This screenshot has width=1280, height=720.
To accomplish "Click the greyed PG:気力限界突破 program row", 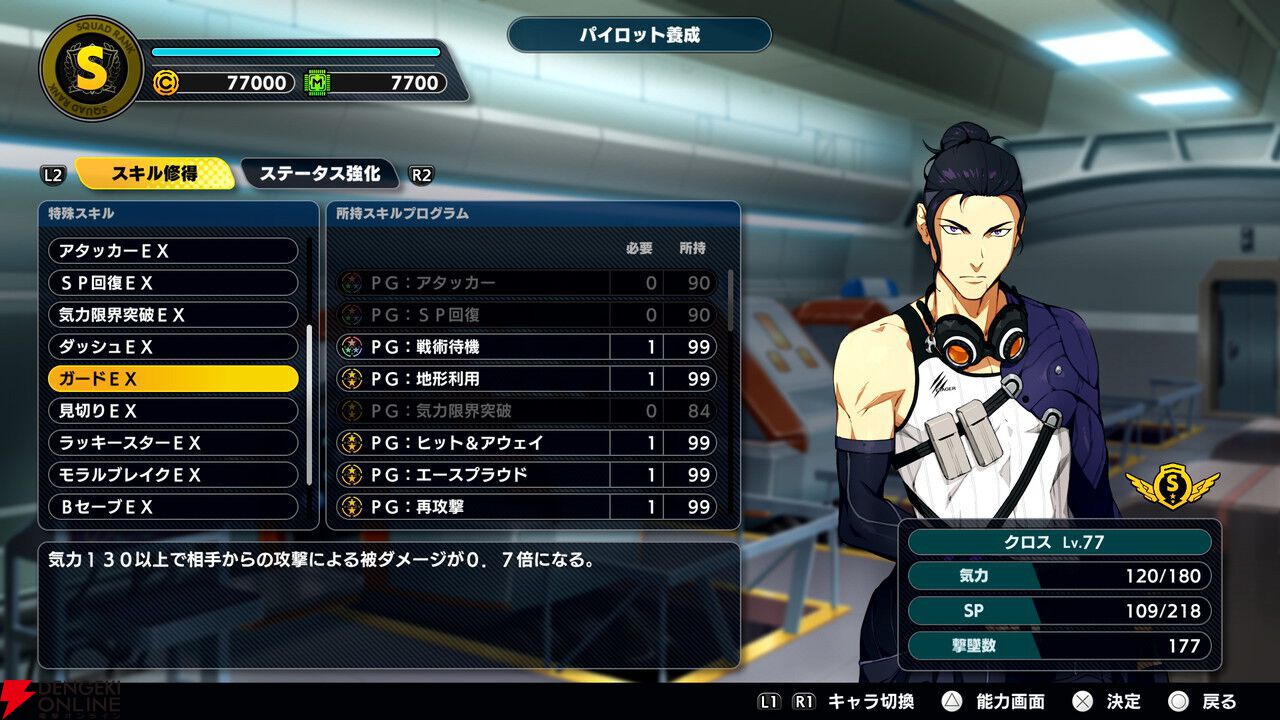I will [526, 411].
